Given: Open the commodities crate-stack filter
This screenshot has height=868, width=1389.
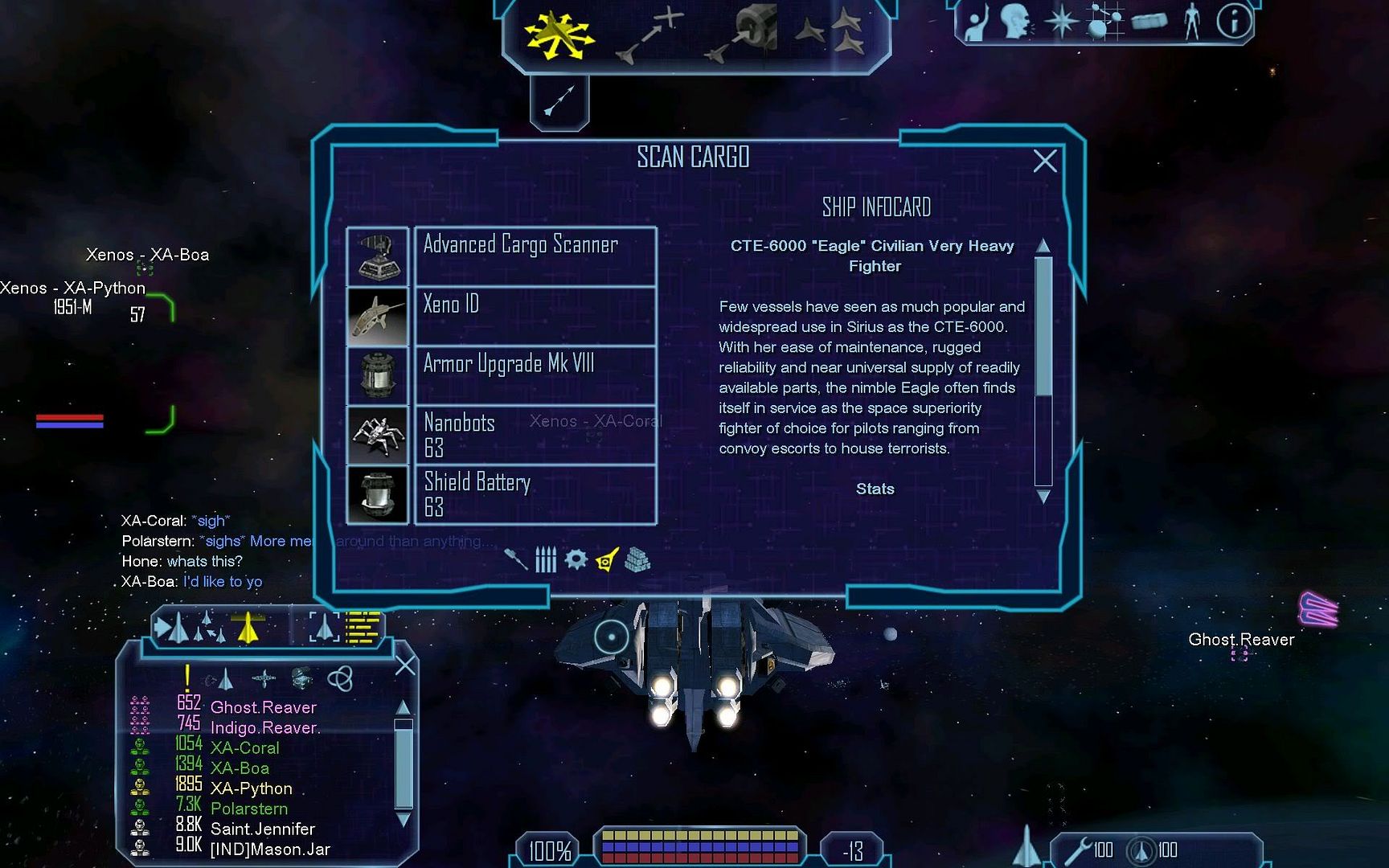Looking at the screenshot, I should (637, 559).
